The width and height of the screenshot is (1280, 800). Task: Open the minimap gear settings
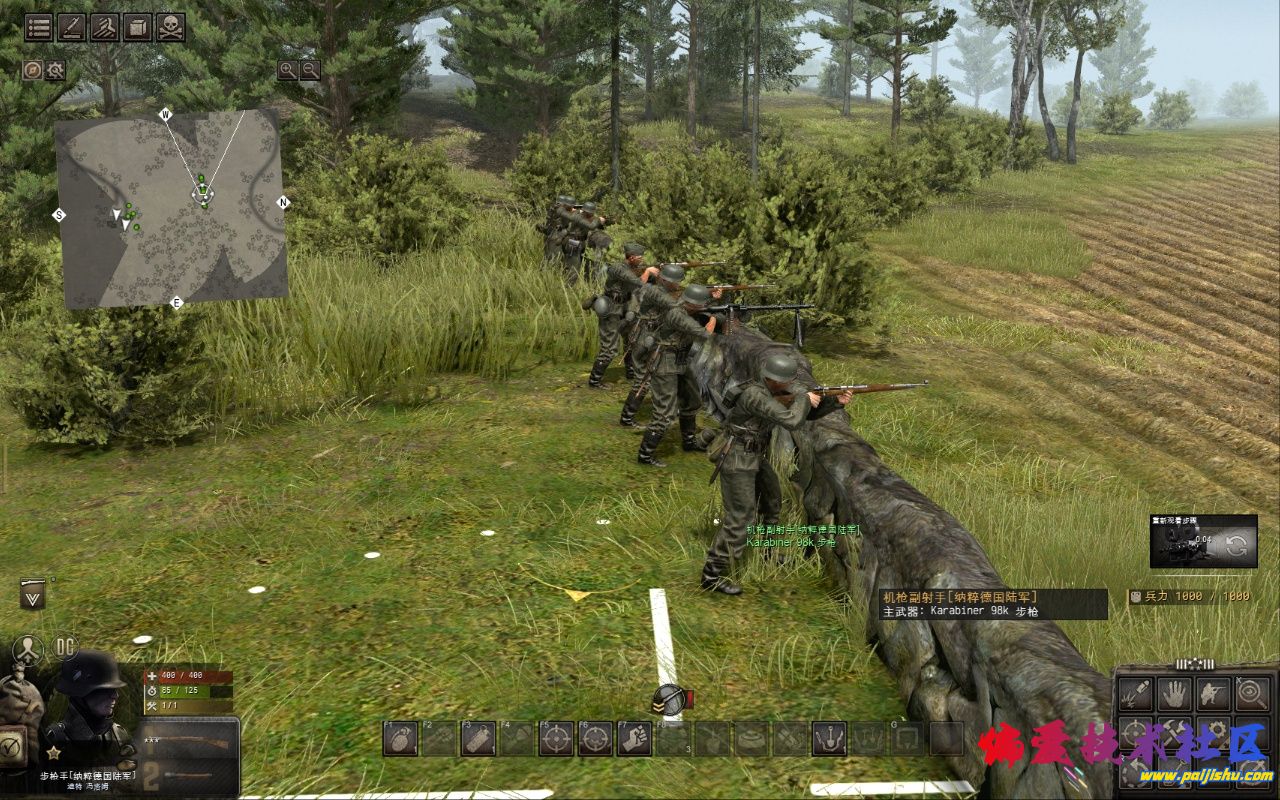[55, 70]
